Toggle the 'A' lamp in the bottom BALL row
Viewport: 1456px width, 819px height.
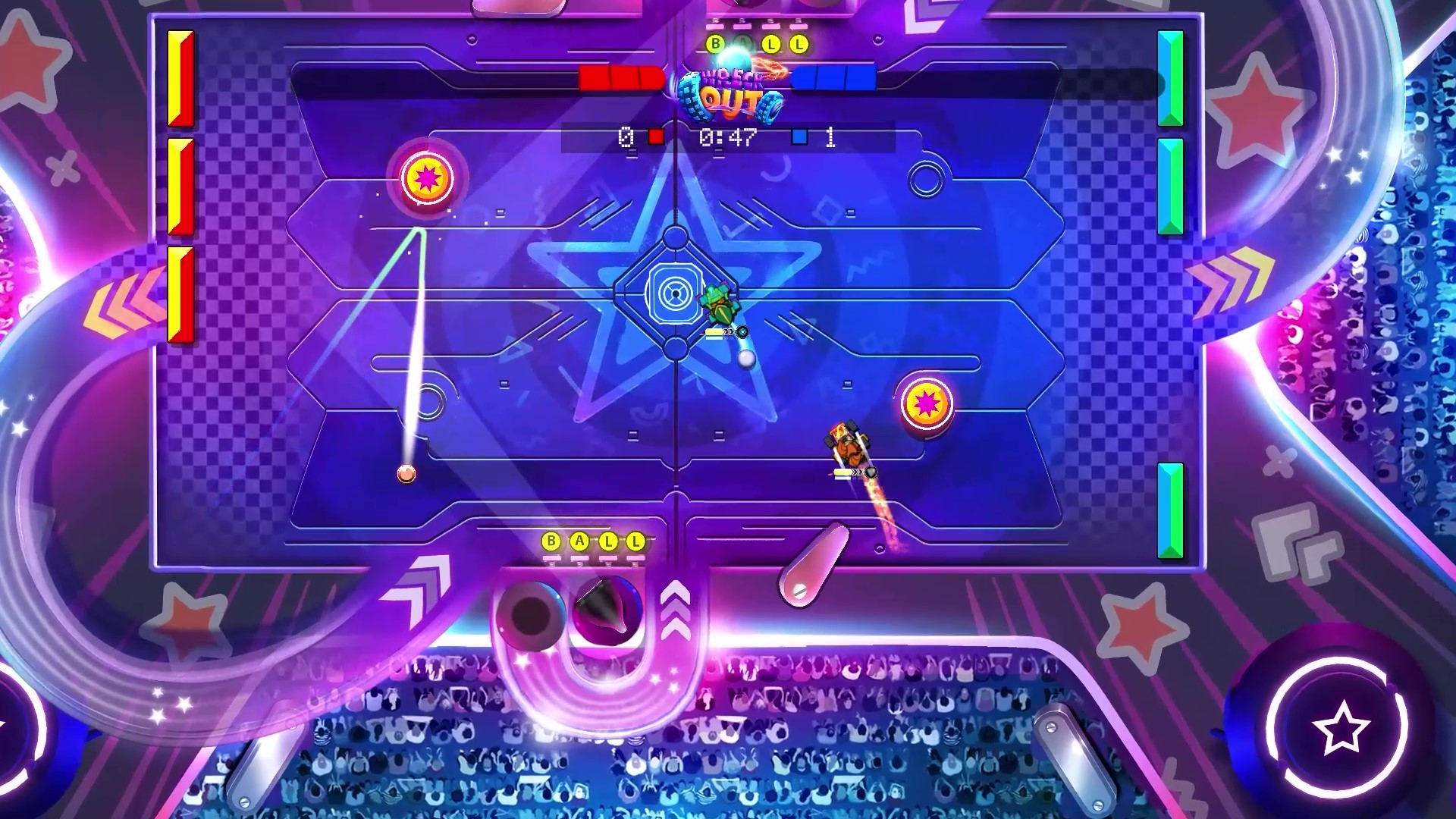[x=580, y=540]
